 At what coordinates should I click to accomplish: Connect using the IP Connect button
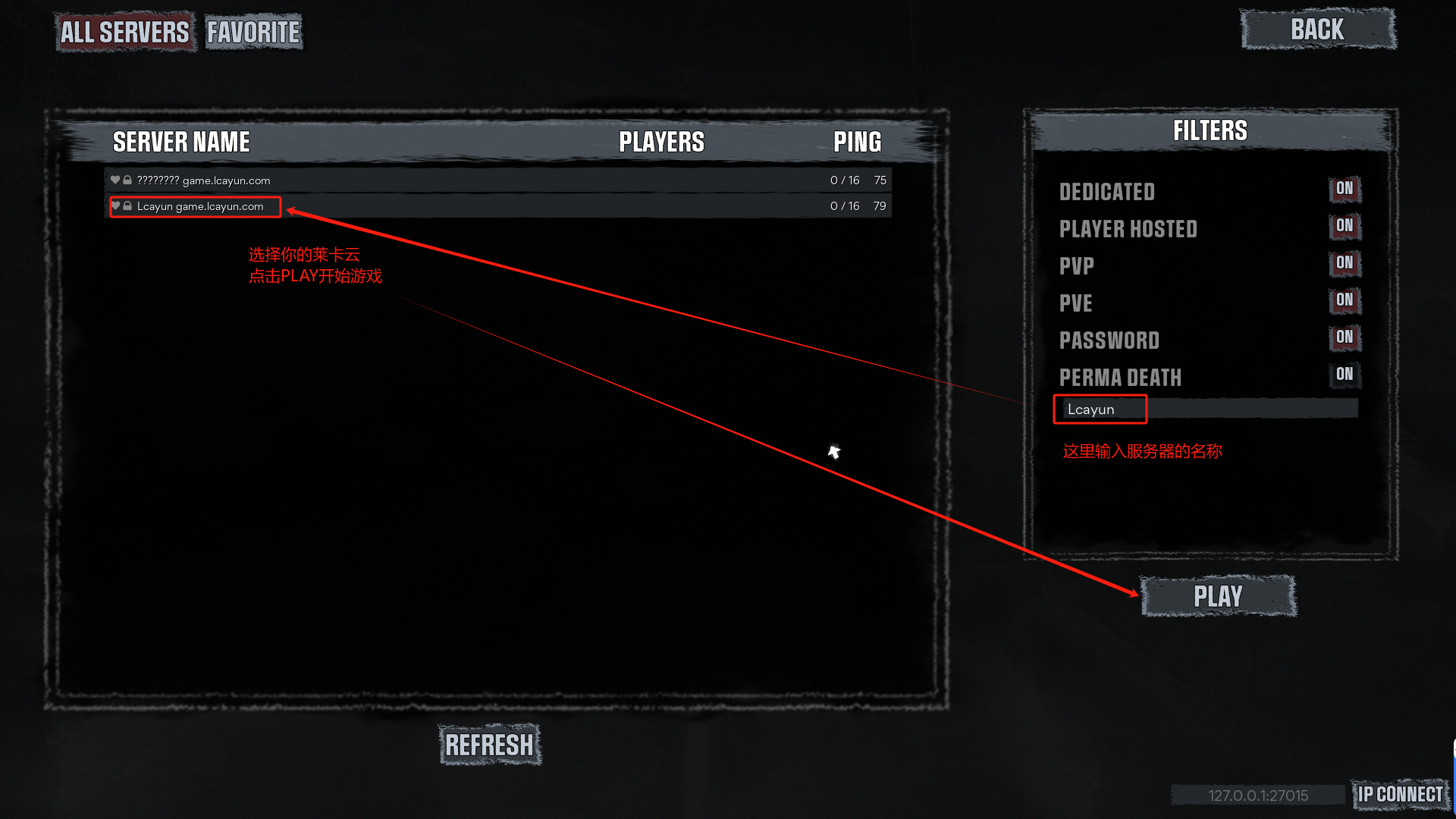pos(1400,795)
